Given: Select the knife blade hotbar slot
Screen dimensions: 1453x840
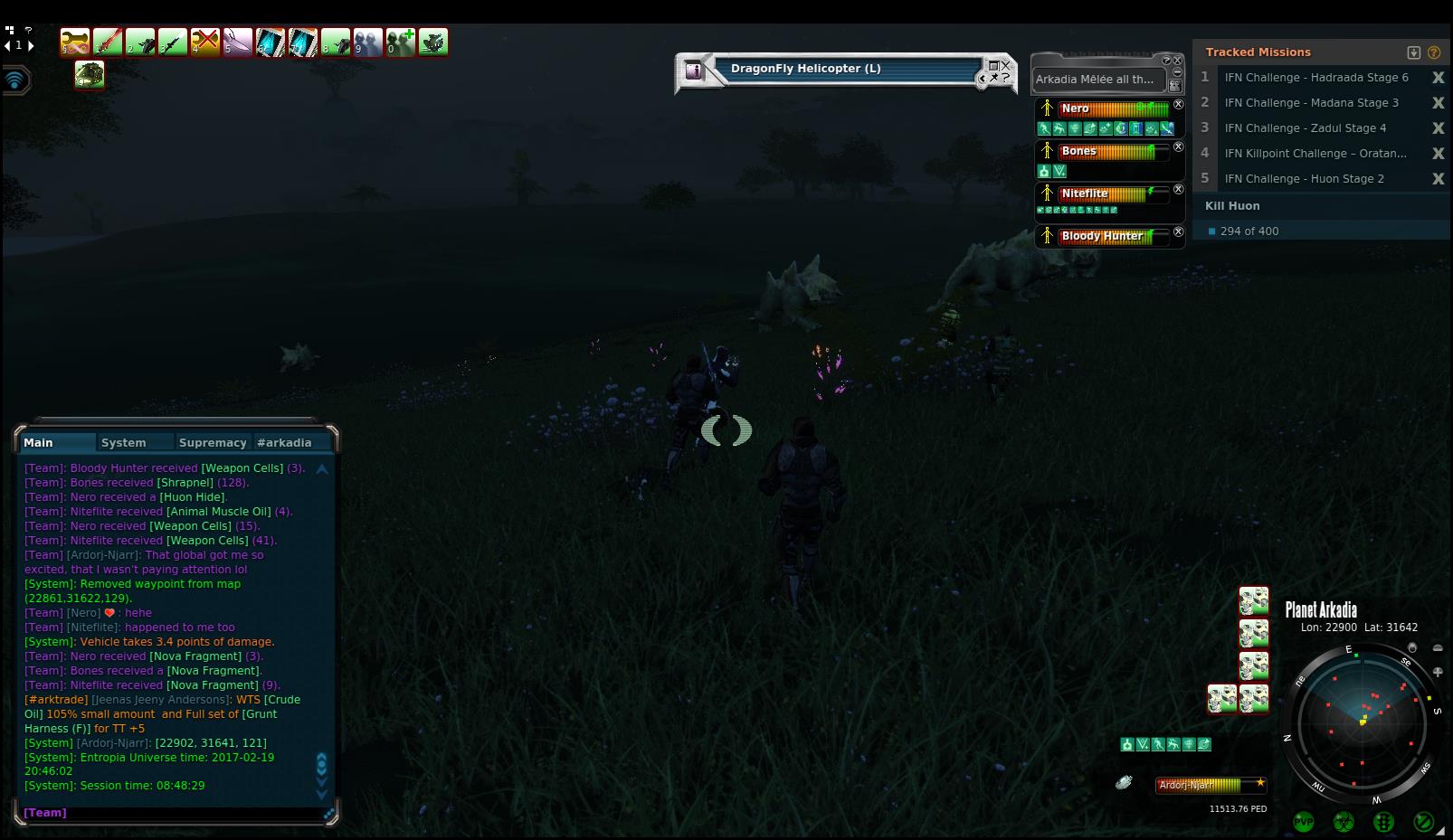Looking at the screenshot, I should pos(238,42).
